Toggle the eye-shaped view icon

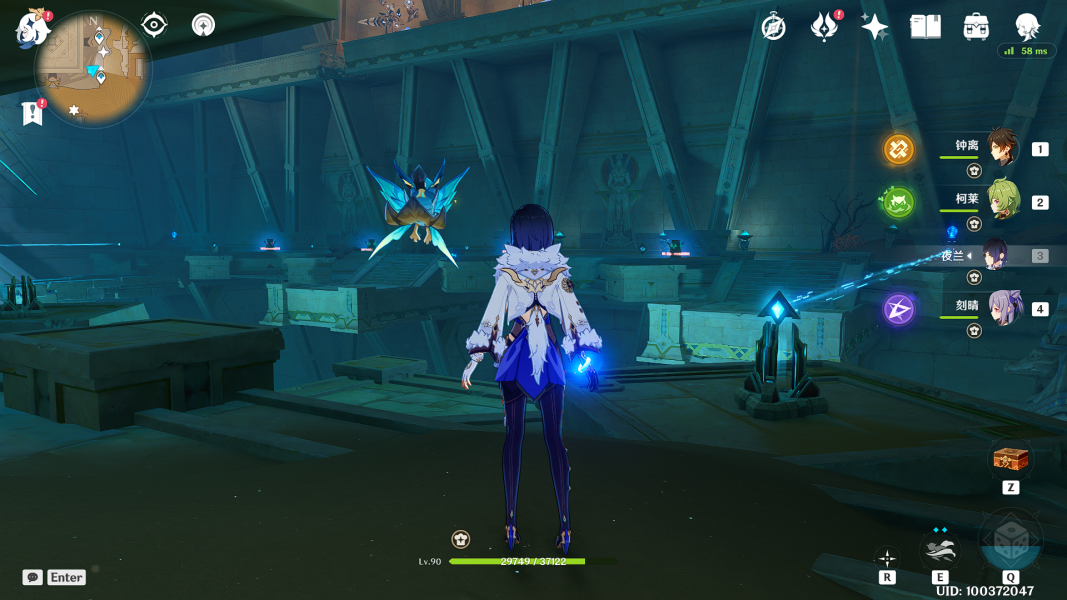(154, 25)
